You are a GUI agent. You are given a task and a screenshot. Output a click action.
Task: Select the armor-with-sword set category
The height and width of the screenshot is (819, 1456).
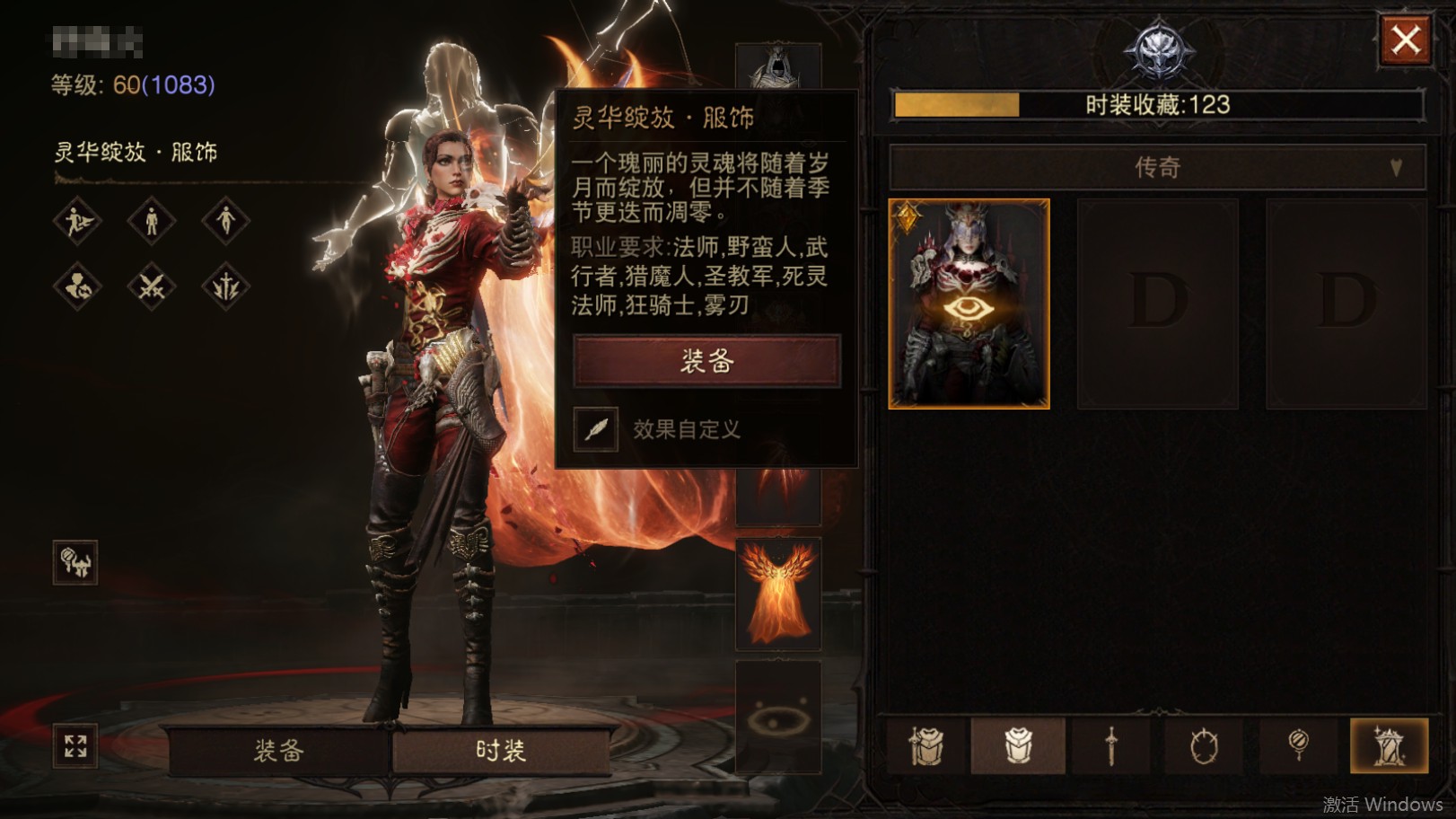tap(925, 745)
